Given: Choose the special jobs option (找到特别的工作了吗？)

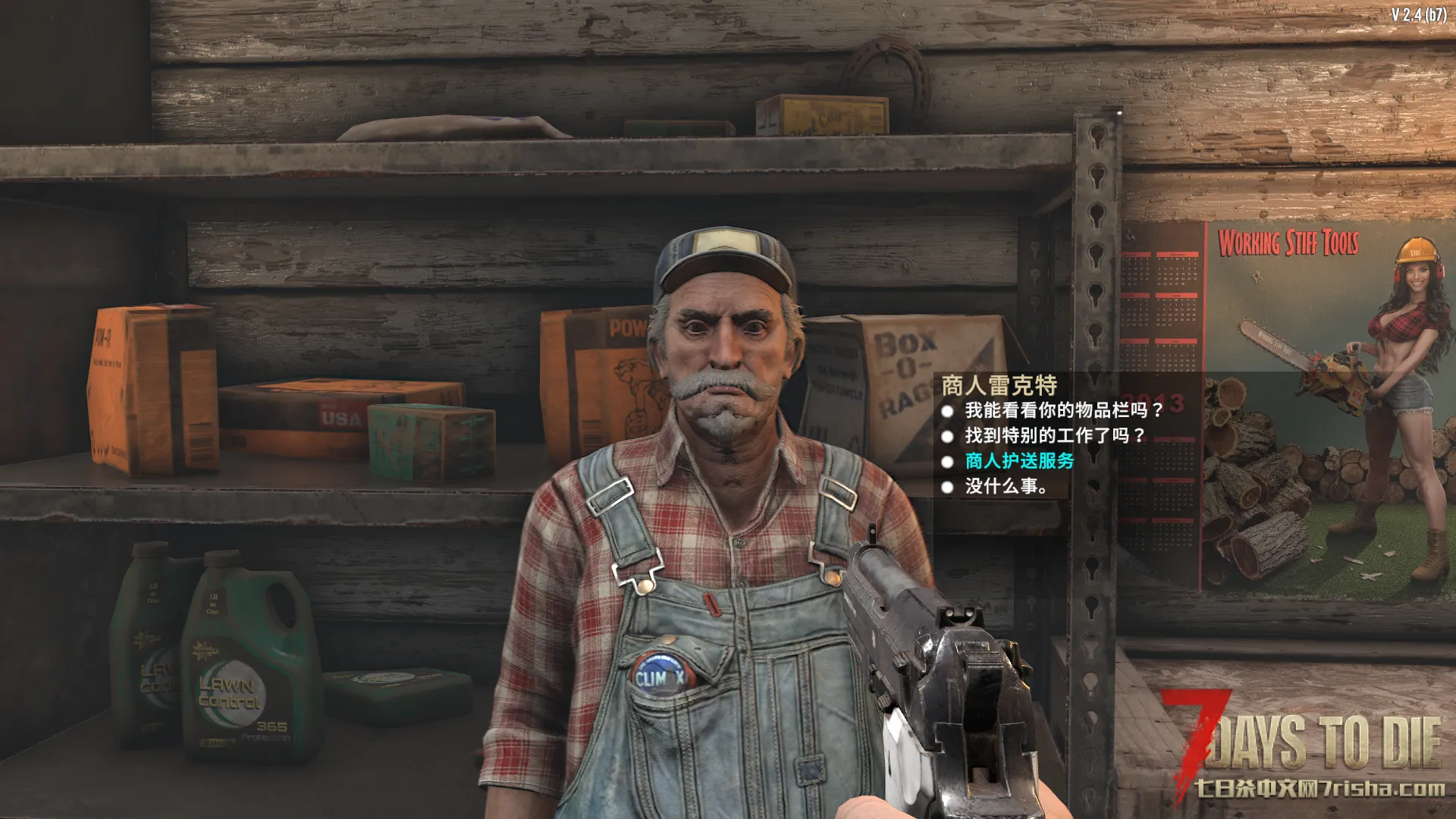Looking at the screenshot, I should coord(1054,436).
